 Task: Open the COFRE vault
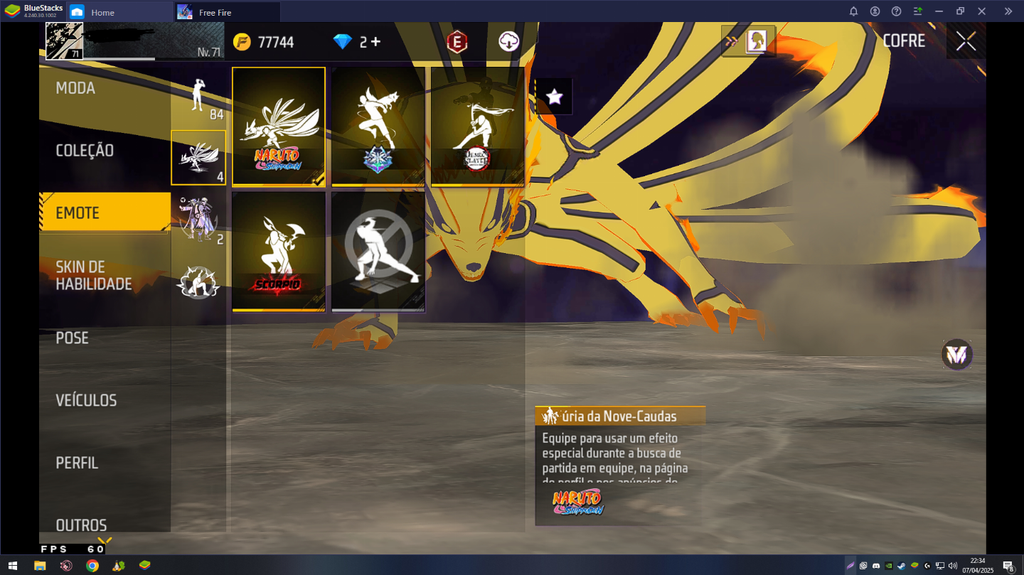tap(904, 41)
